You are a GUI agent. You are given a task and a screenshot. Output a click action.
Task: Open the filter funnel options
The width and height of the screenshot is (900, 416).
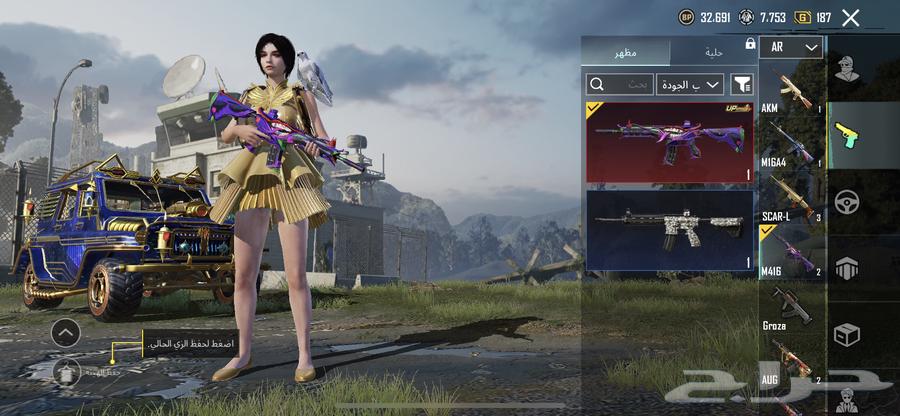click(742, 84)
